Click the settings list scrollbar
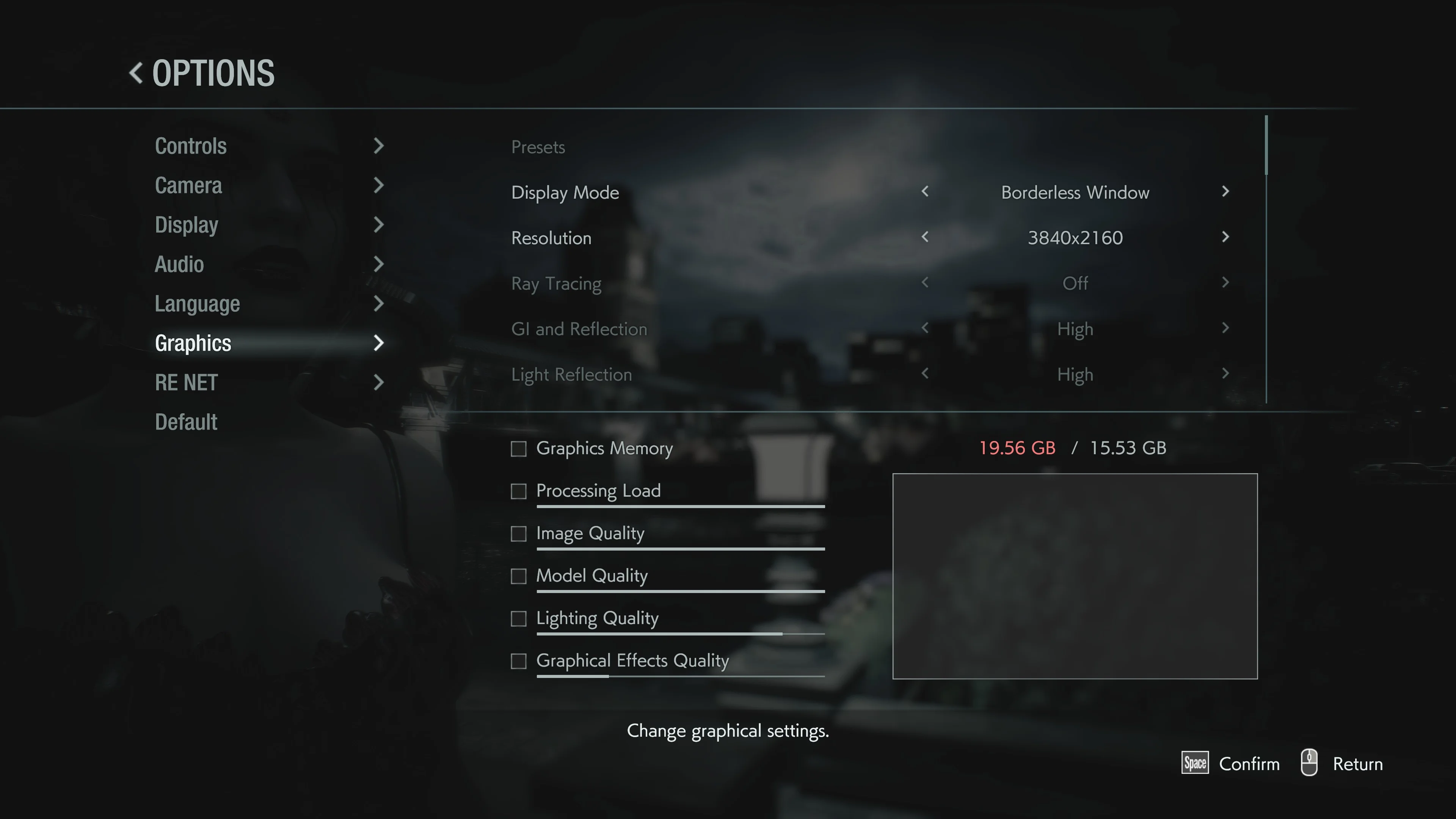The image size is (1456, 819). point(1266,146)
